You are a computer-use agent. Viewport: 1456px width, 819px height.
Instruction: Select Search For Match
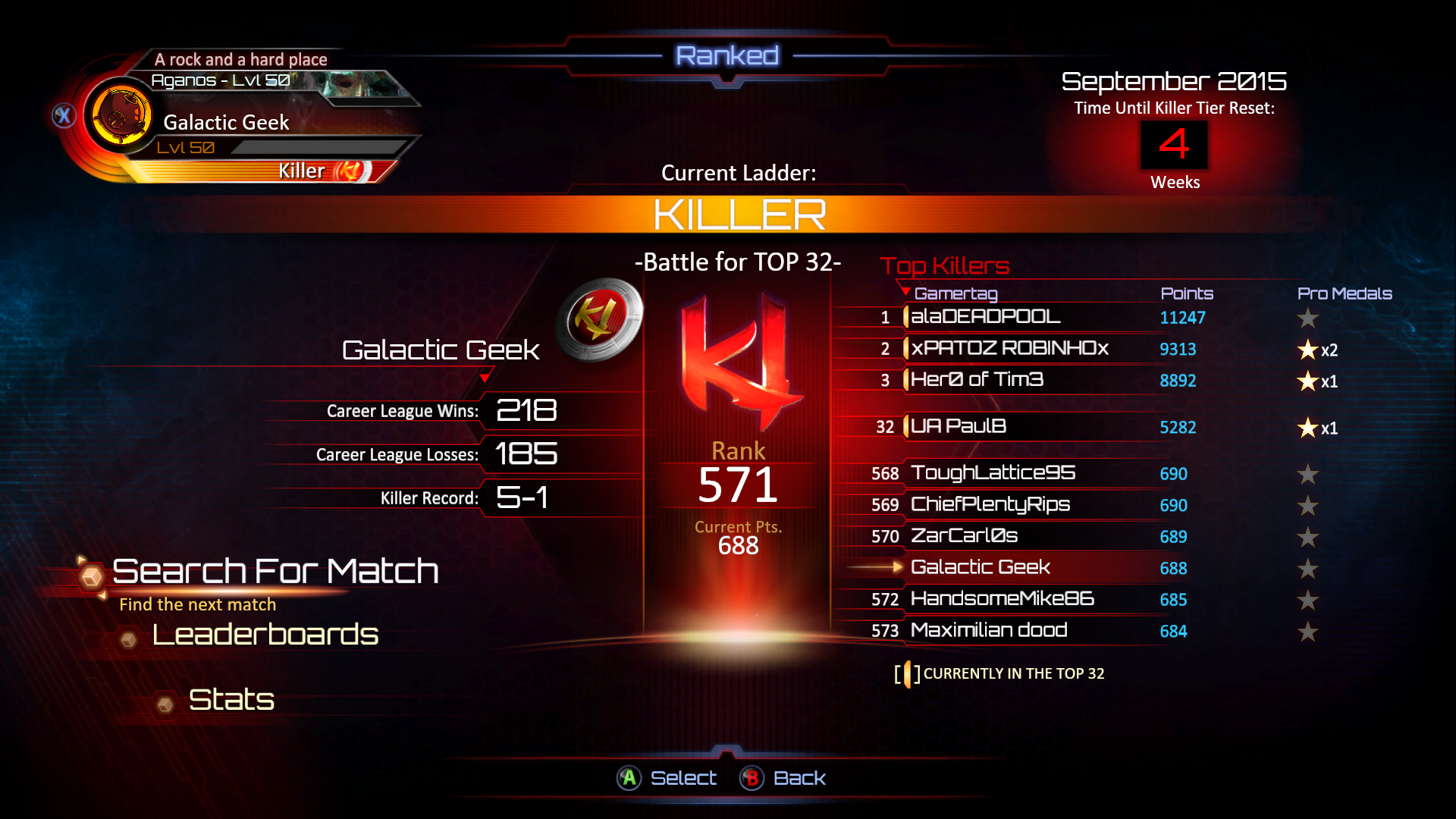click(x=275, y=572)
